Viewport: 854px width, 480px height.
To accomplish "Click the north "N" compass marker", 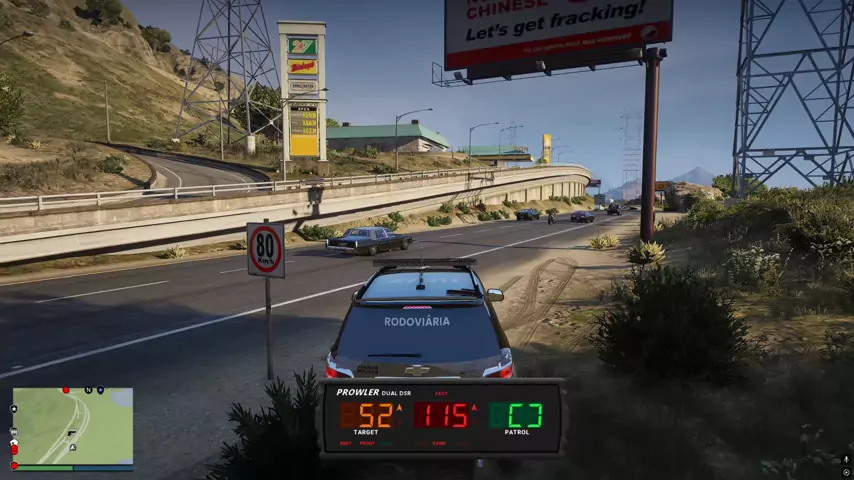I will pos(88,390).
